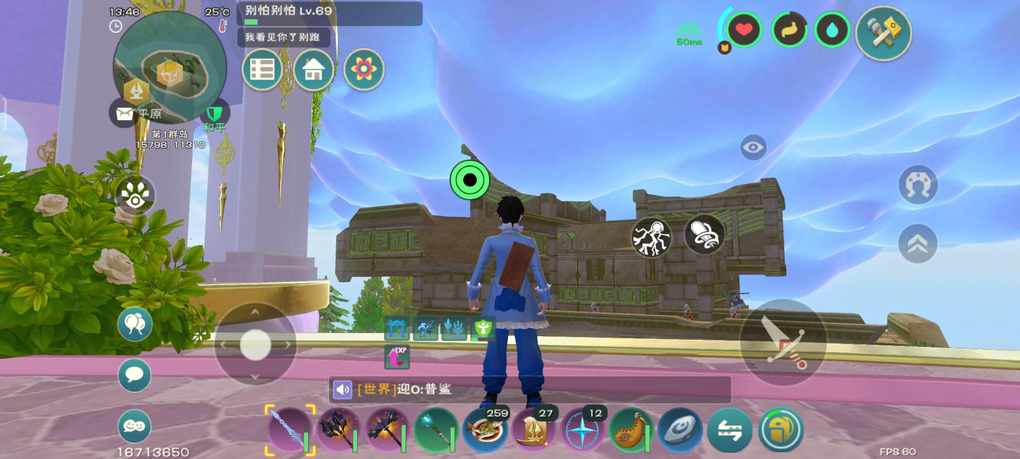The width and height of the screenshot is (1020, 459).
Task: Open the list menu button
Action: 262,69
